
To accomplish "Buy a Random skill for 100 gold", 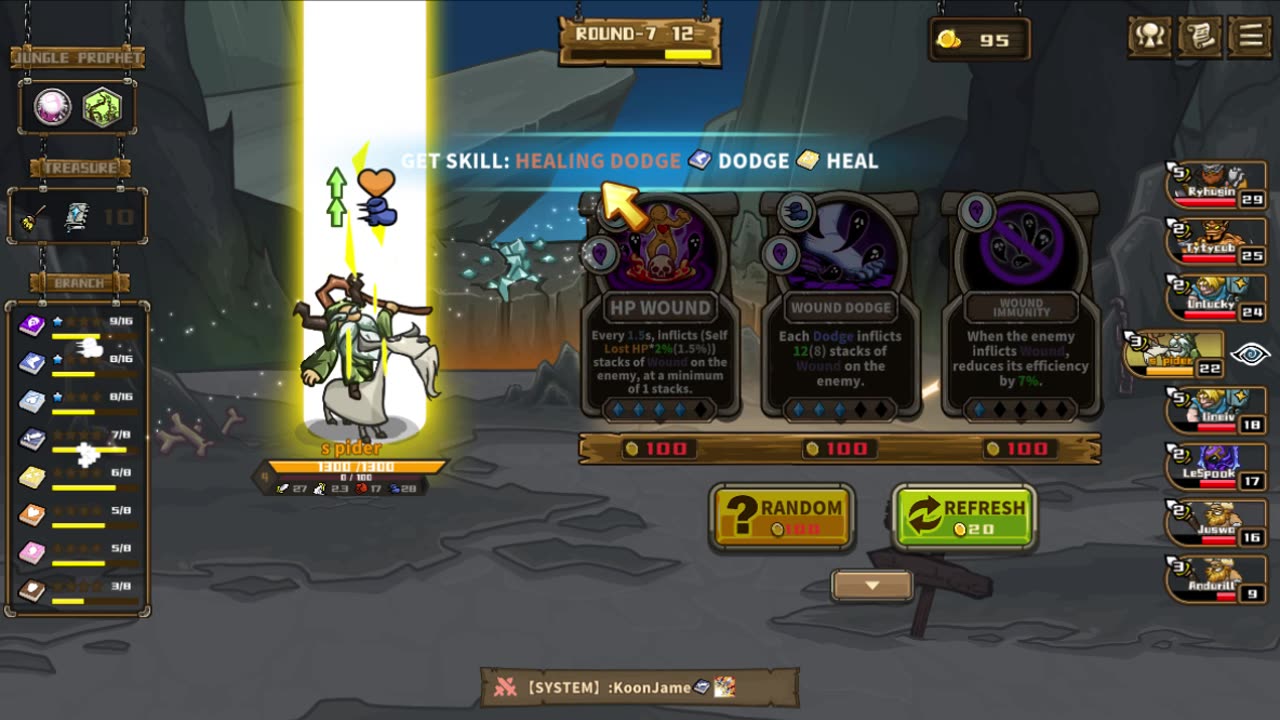I will [x=782, y=516].
